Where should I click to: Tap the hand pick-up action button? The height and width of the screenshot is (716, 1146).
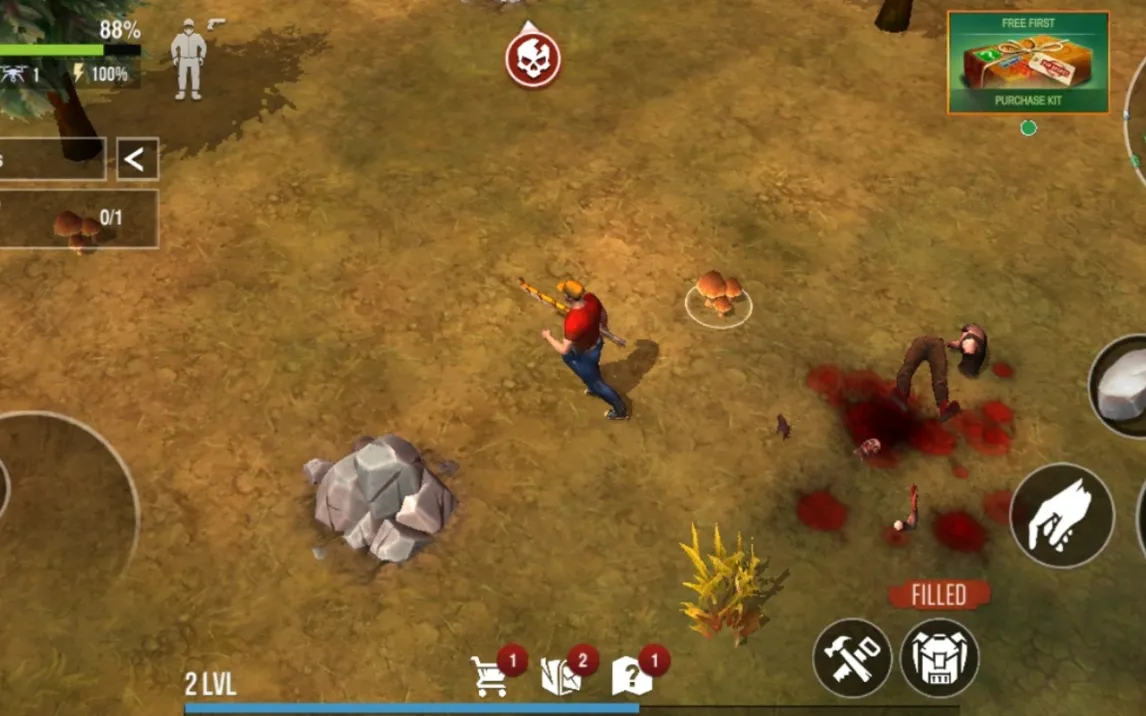point(1062,516)
